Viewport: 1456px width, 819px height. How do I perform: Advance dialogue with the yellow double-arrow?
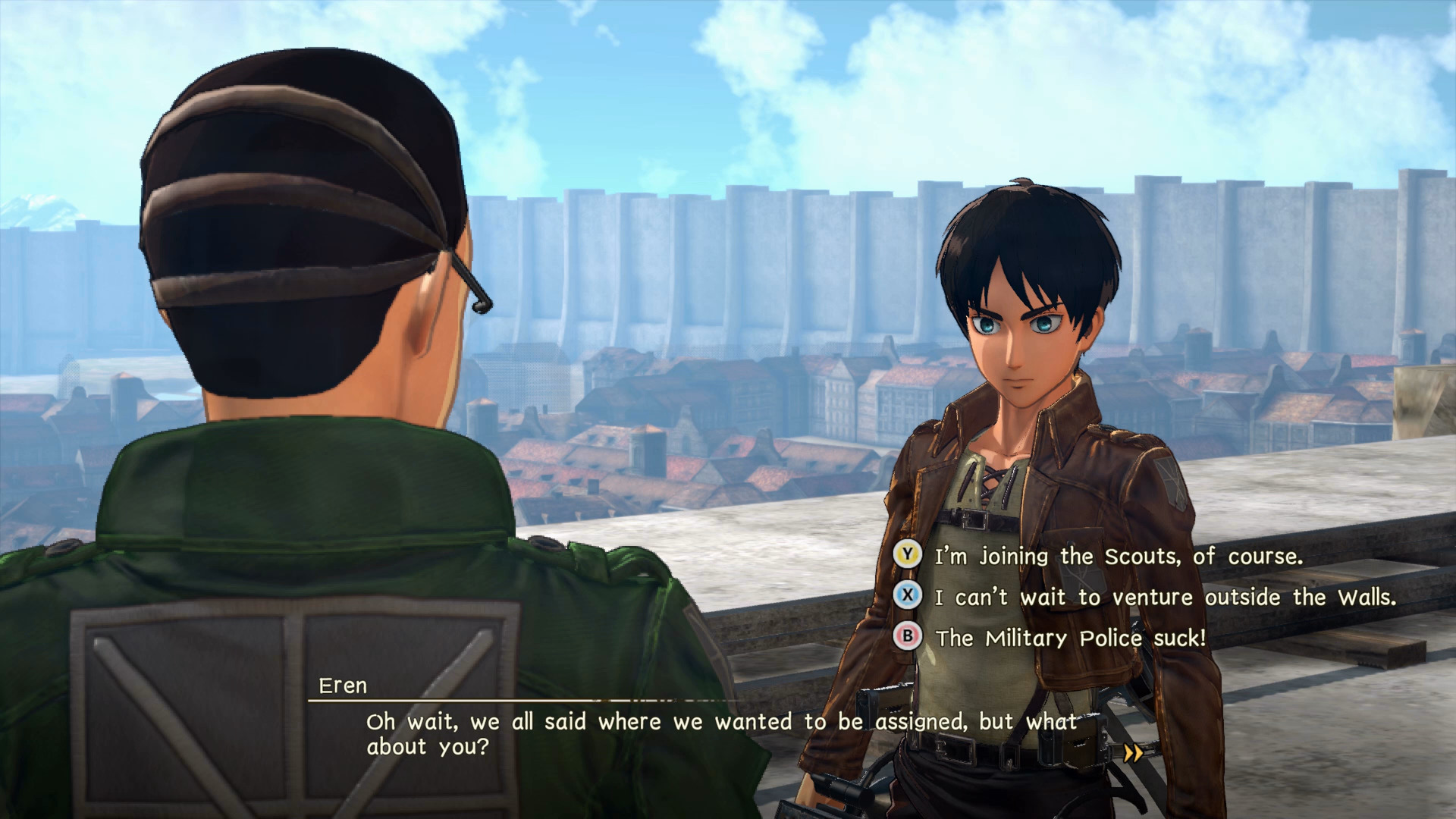click(1133, 754)
